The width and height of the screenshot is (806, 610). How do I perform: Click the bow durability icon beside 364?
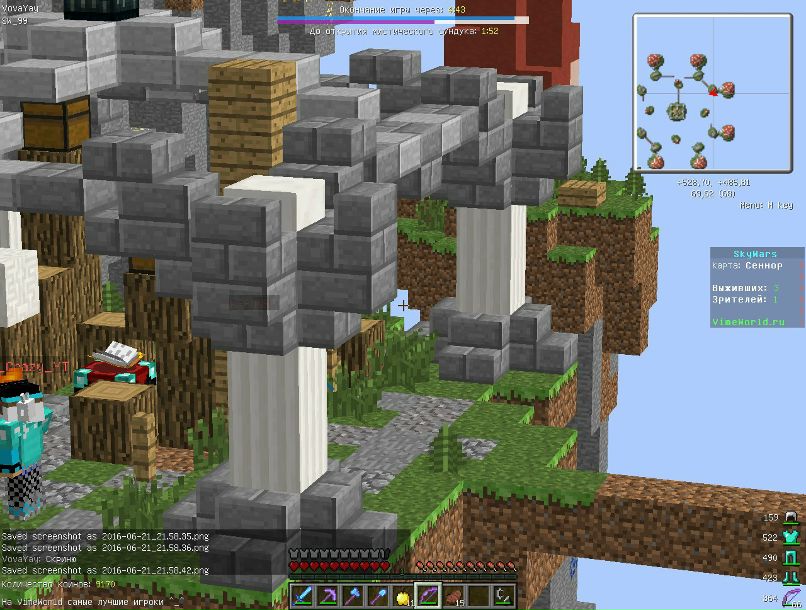pos(792,597)
